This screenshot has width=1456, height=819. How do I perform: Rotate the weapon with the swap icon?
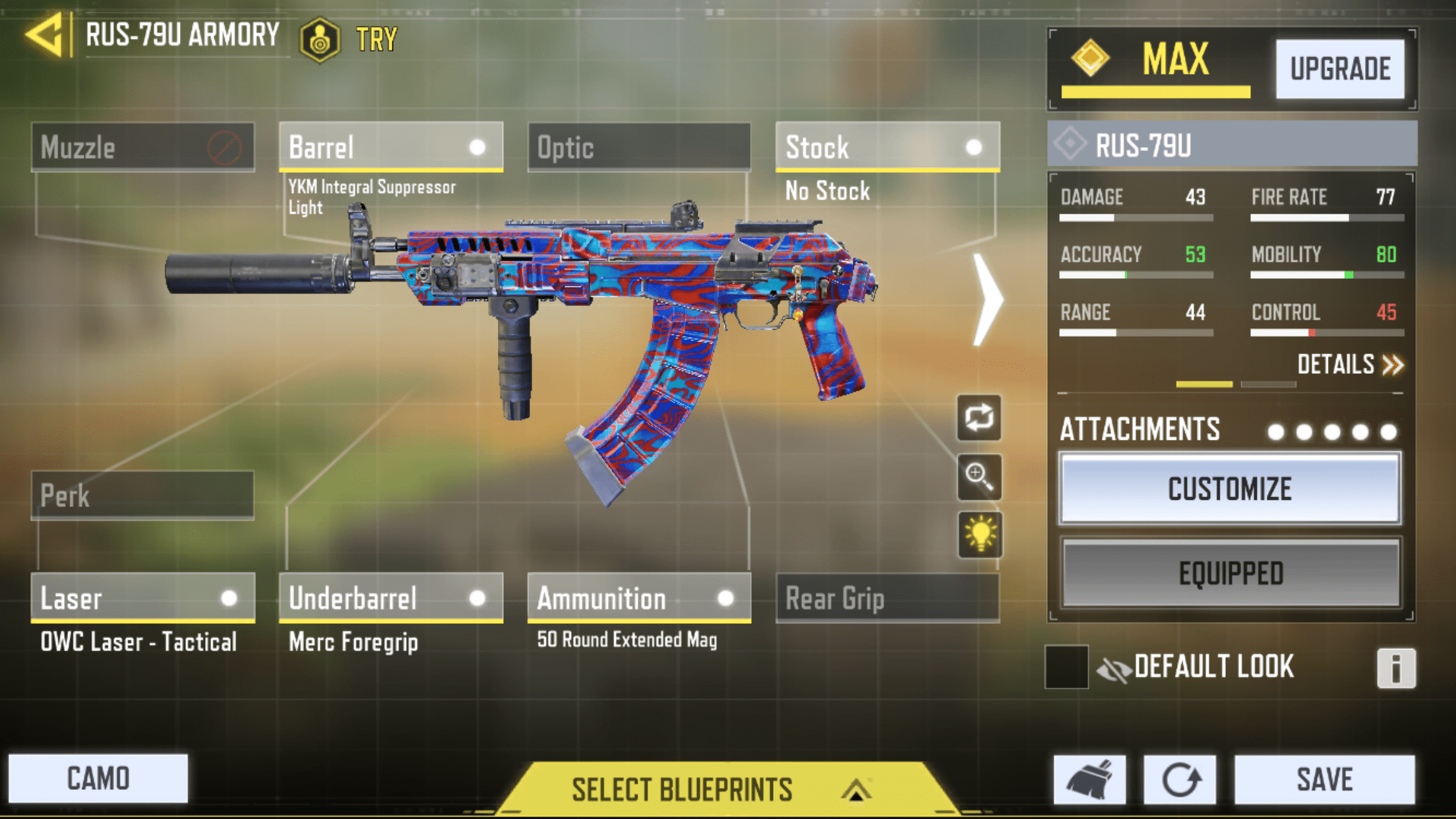pyautogui.click(x=979, y=418)
